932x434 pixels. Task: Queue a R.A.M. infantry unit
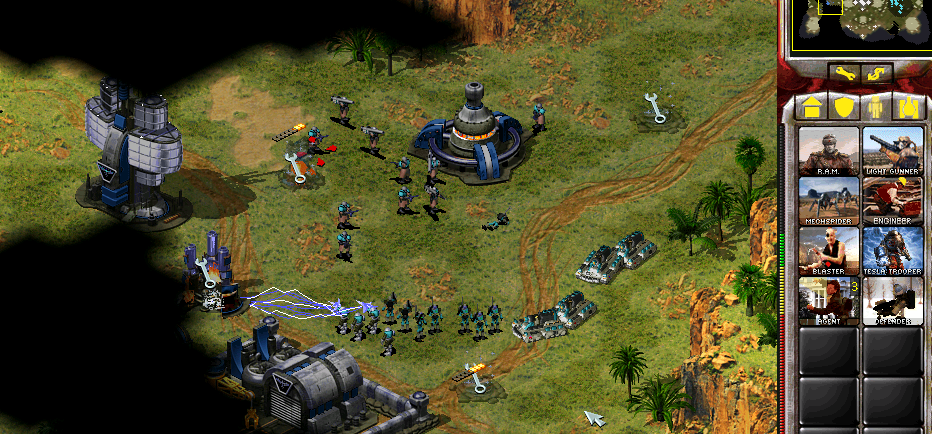[829, 151]
